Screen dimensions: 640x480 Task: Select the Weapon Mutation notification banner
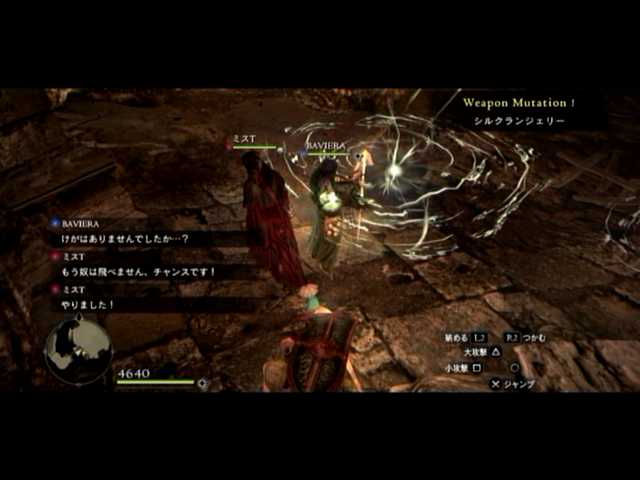[518, 111]
